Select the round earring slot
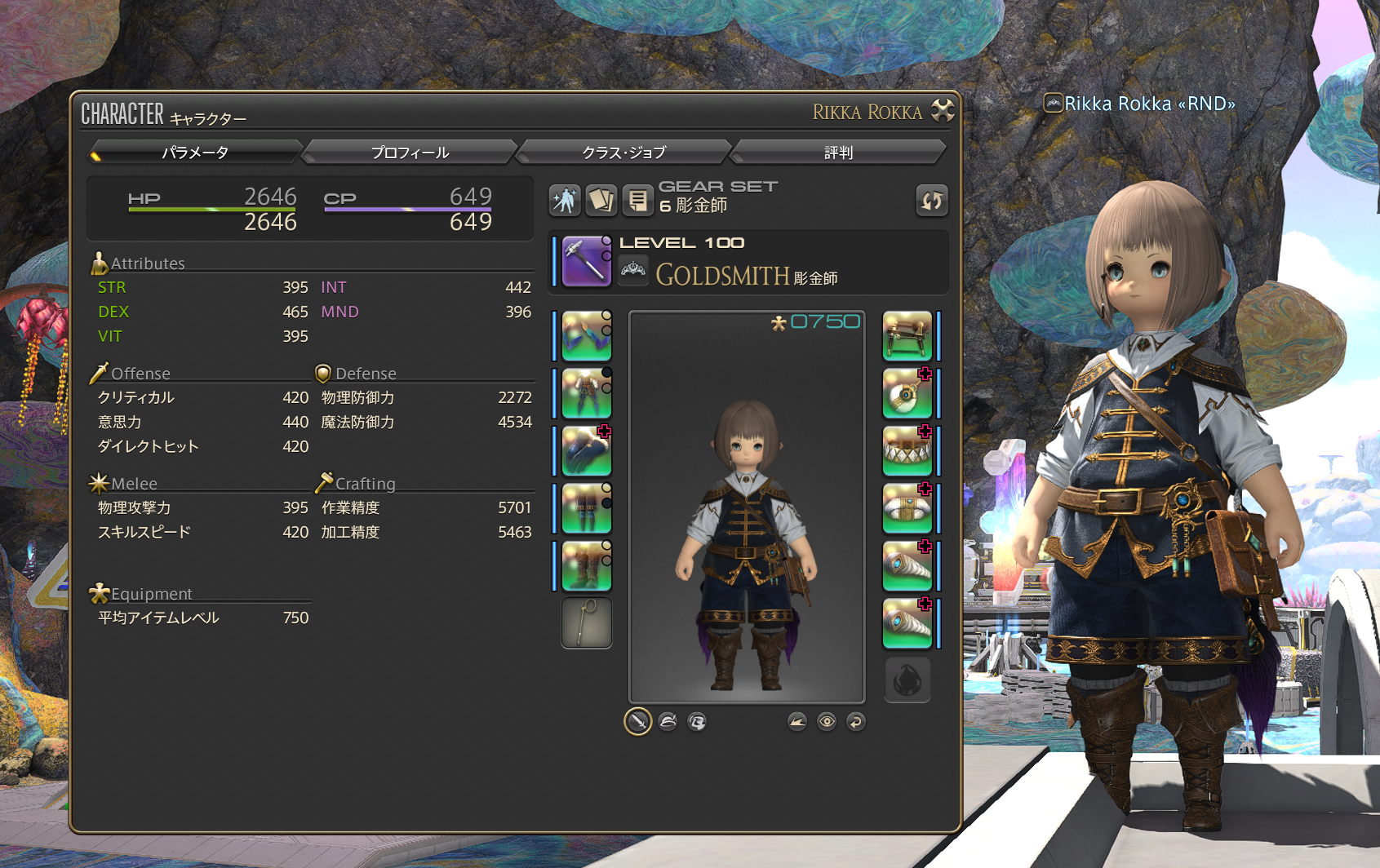Image resolution: width=1380 pixels, height=868 pixels. point(907,393)
